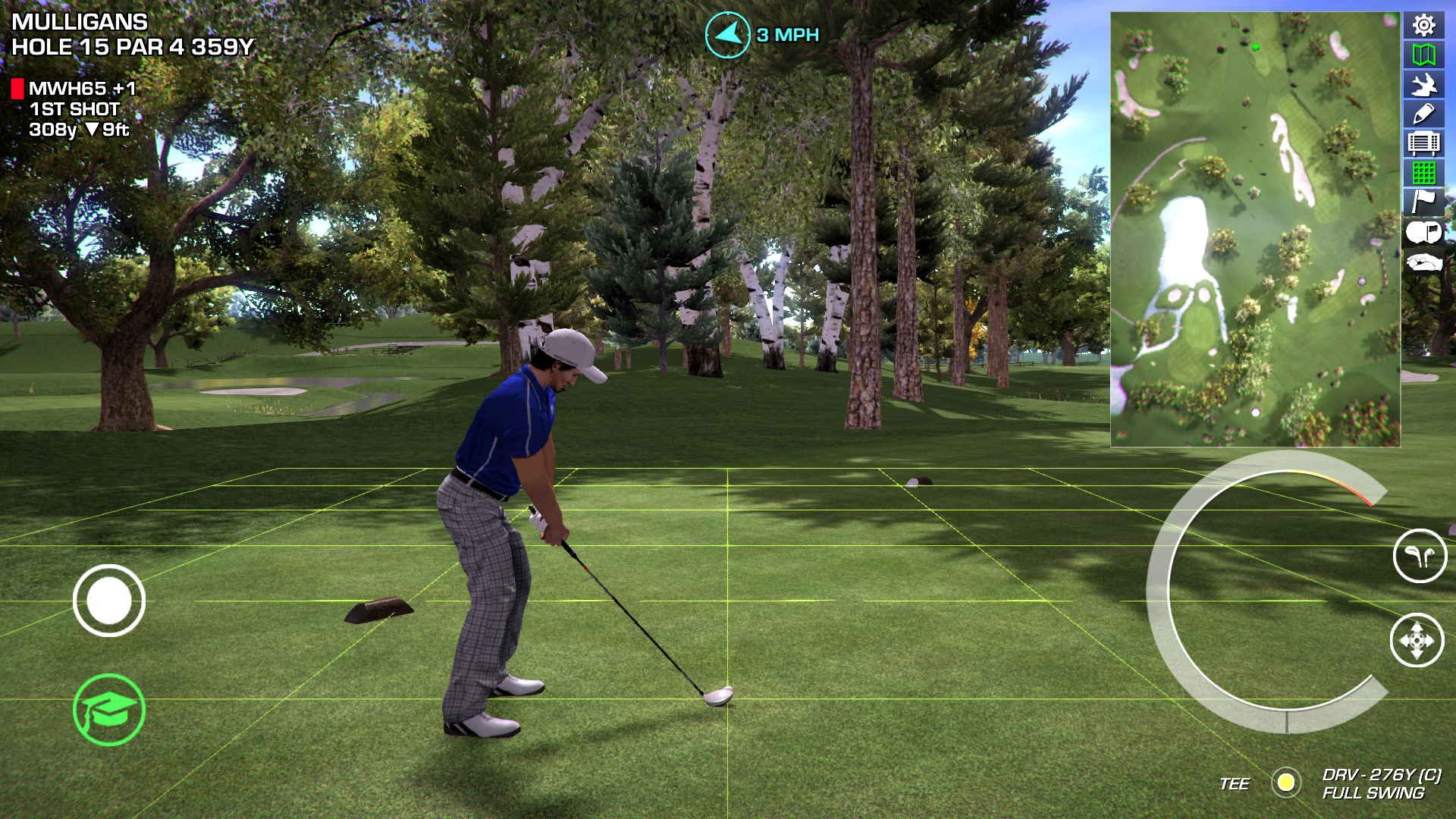
Task: Open the overhead course minimap
Action: [x=1255, y=229]
